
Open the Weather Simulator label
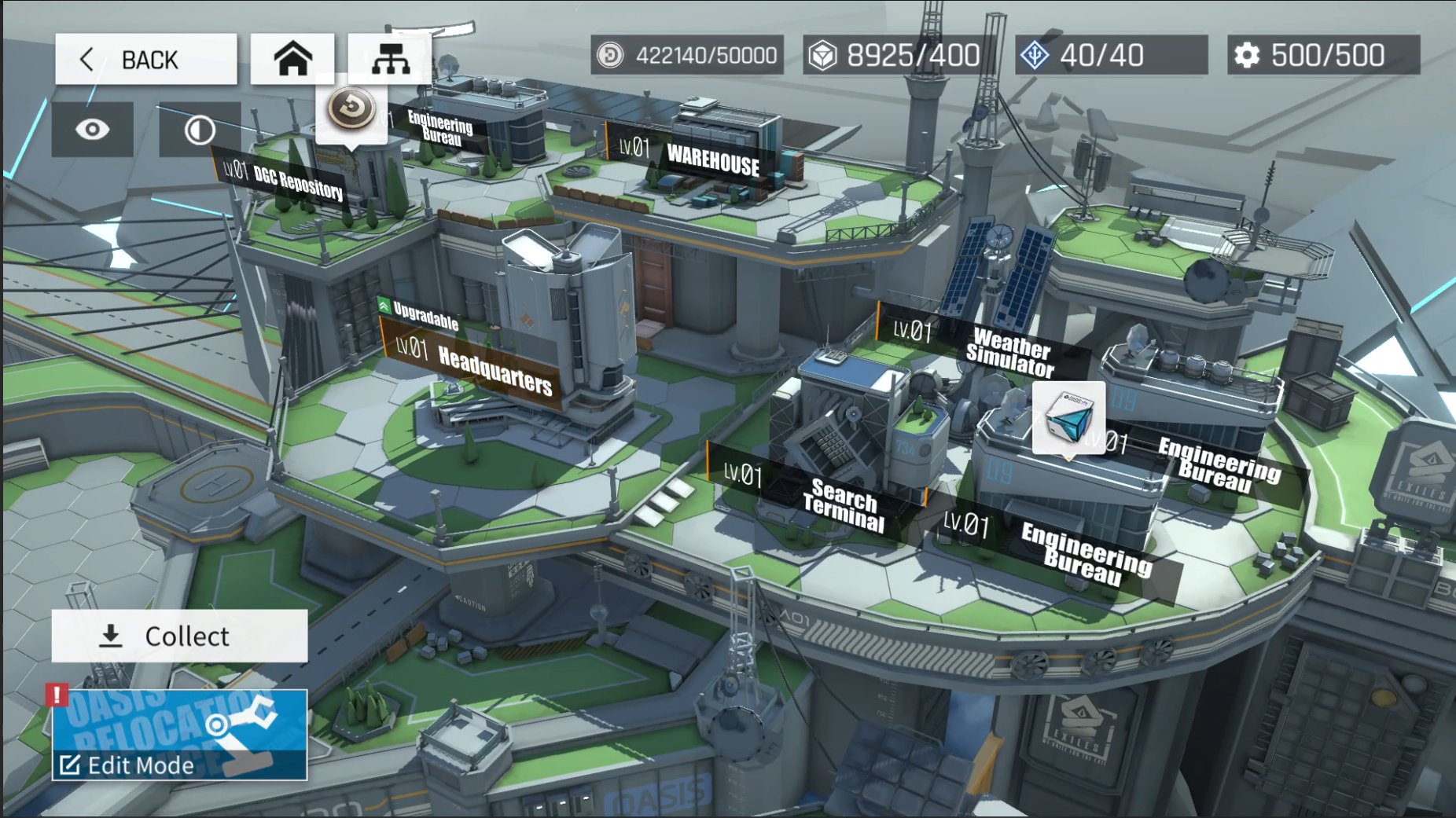[x=983, y=347]
